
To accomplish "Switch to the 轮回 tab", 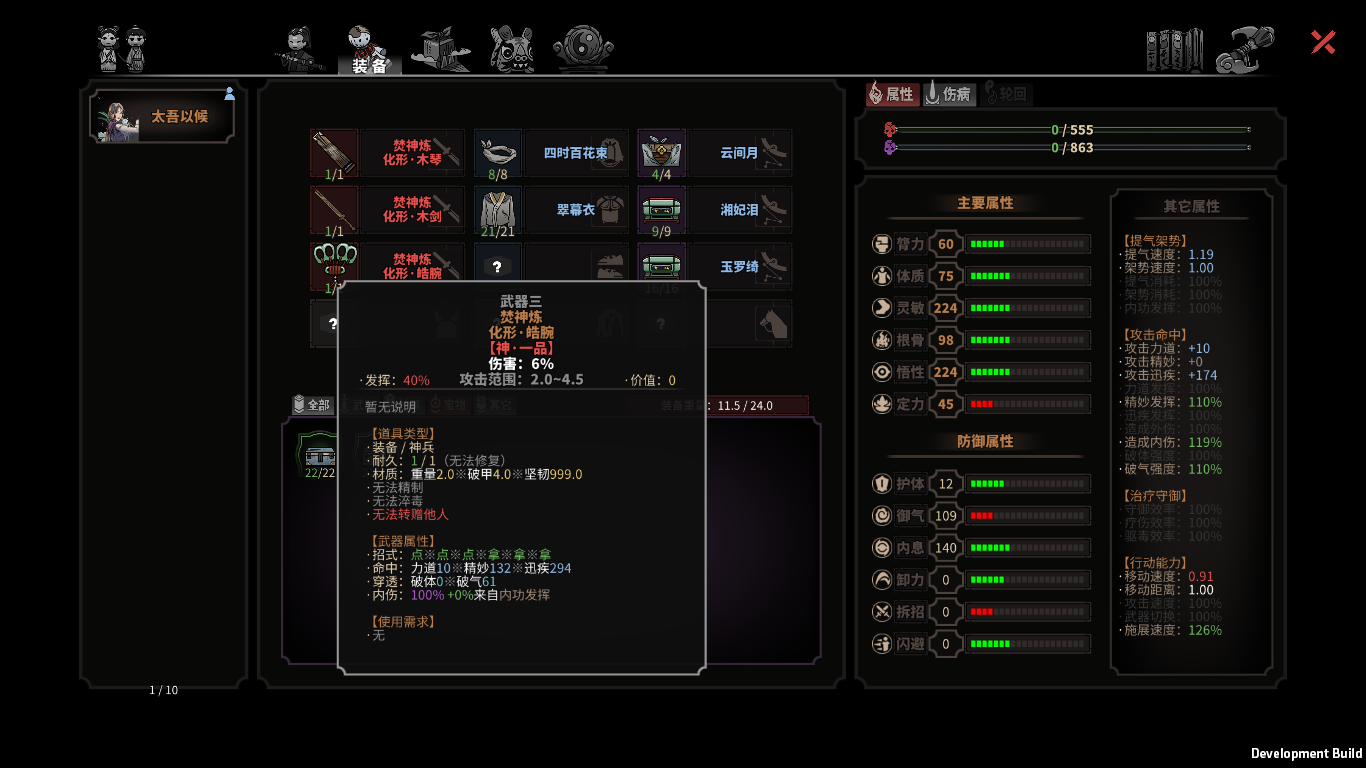I will click(x=1006, y=94).
